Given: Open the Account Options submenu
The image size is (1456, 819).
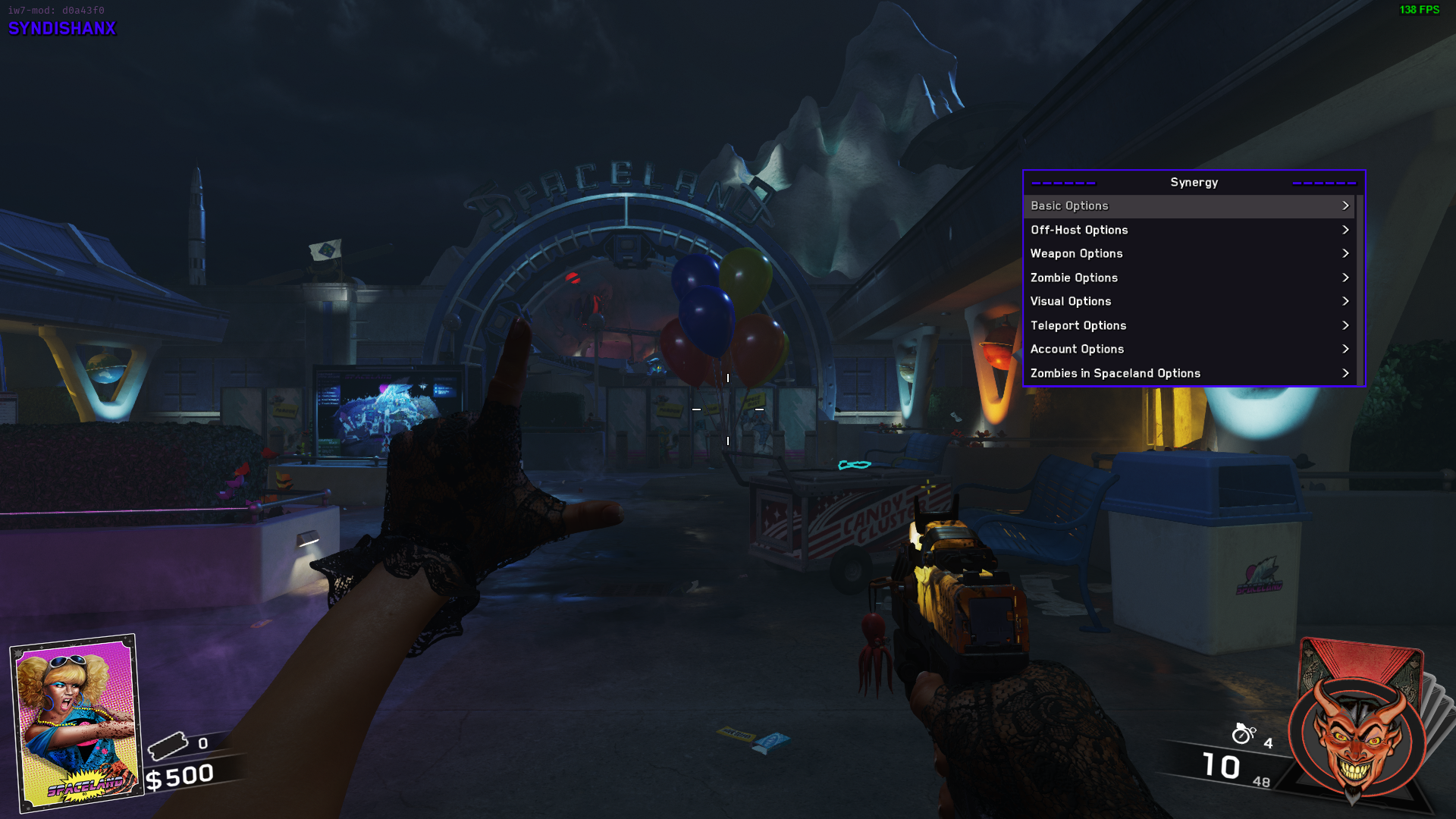Looking at the screenshot, I should pyautogui.click(x=1188, y=349).
